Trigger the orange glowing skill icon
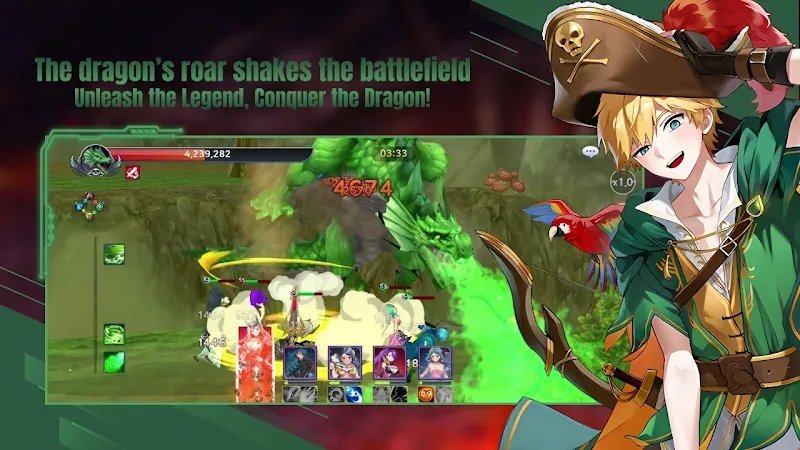 point(425,394)
